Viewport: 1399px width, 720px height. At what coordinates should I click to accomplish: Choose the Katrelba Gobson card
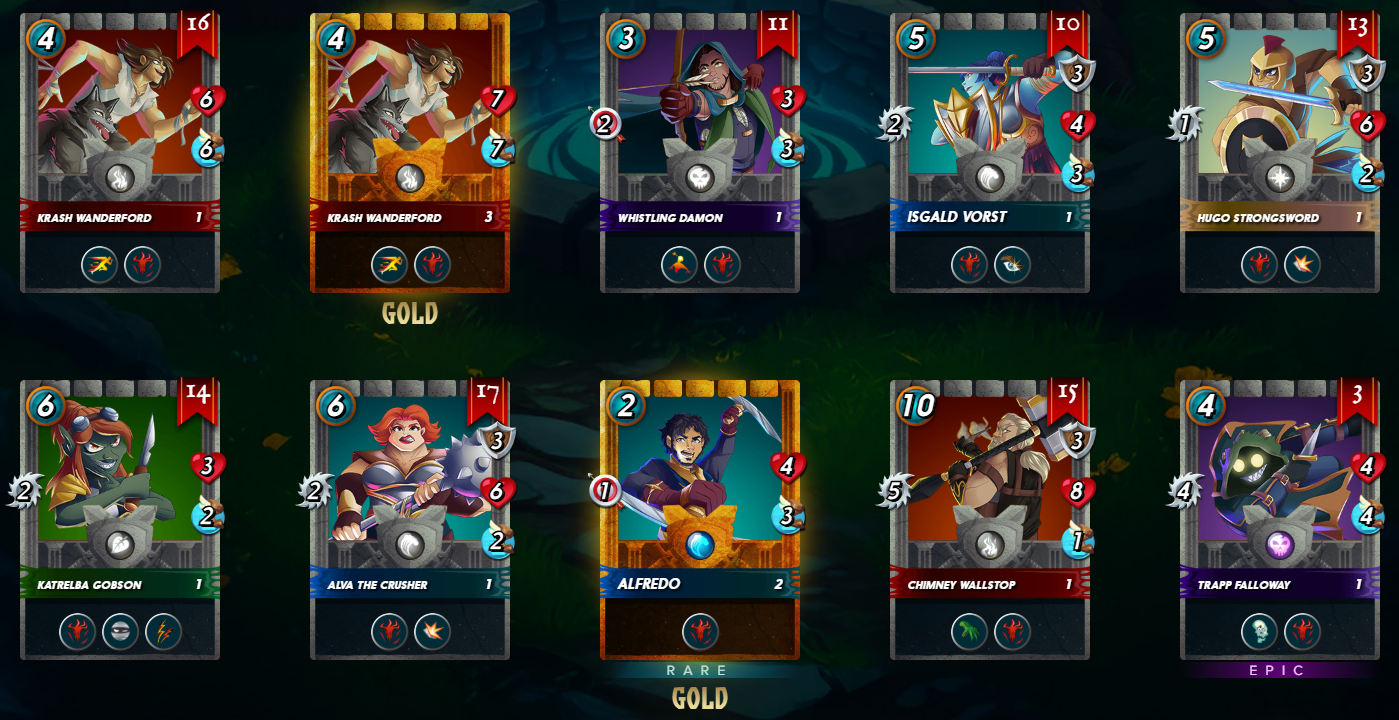click(x=120, y=490)
